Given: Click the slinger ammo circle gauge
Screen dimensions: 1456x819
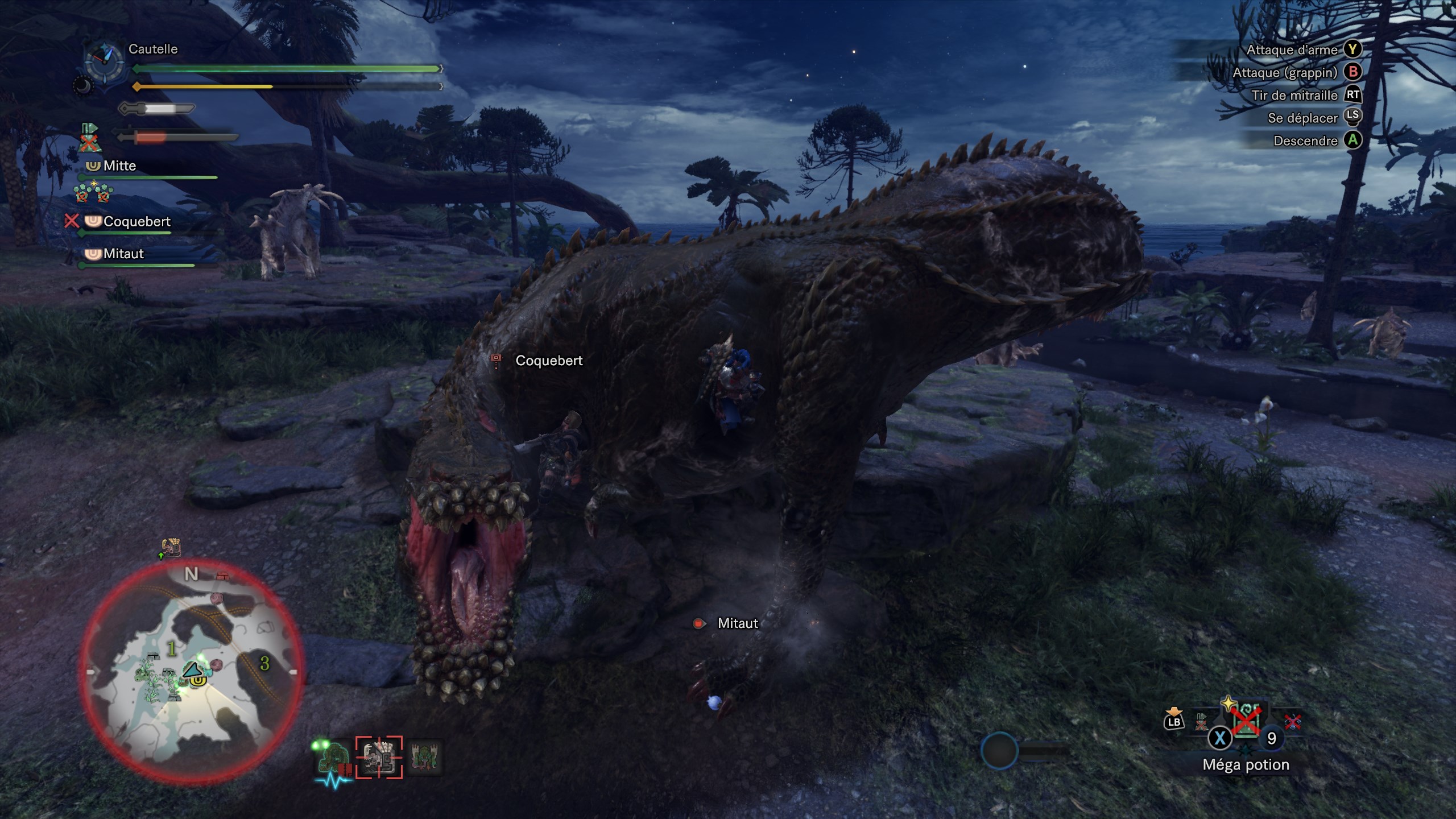Looking at the screenshot, I should pos(999,751).
